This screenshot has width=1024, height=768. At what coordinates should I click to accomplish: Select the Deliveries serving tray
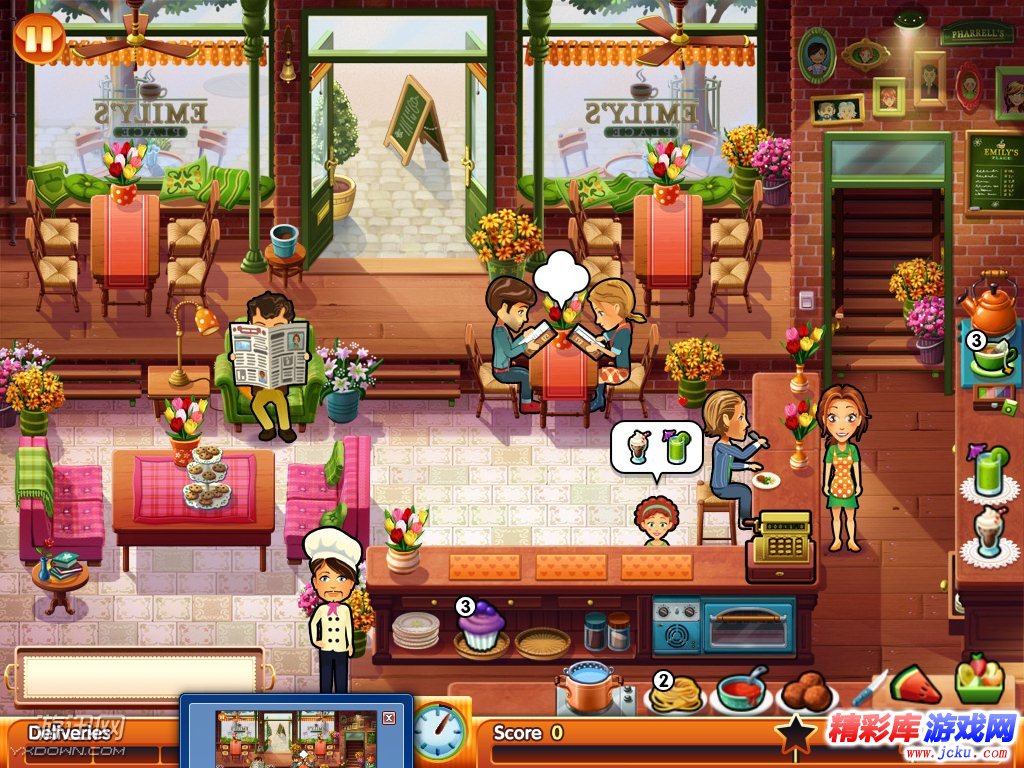click(138, 676)
